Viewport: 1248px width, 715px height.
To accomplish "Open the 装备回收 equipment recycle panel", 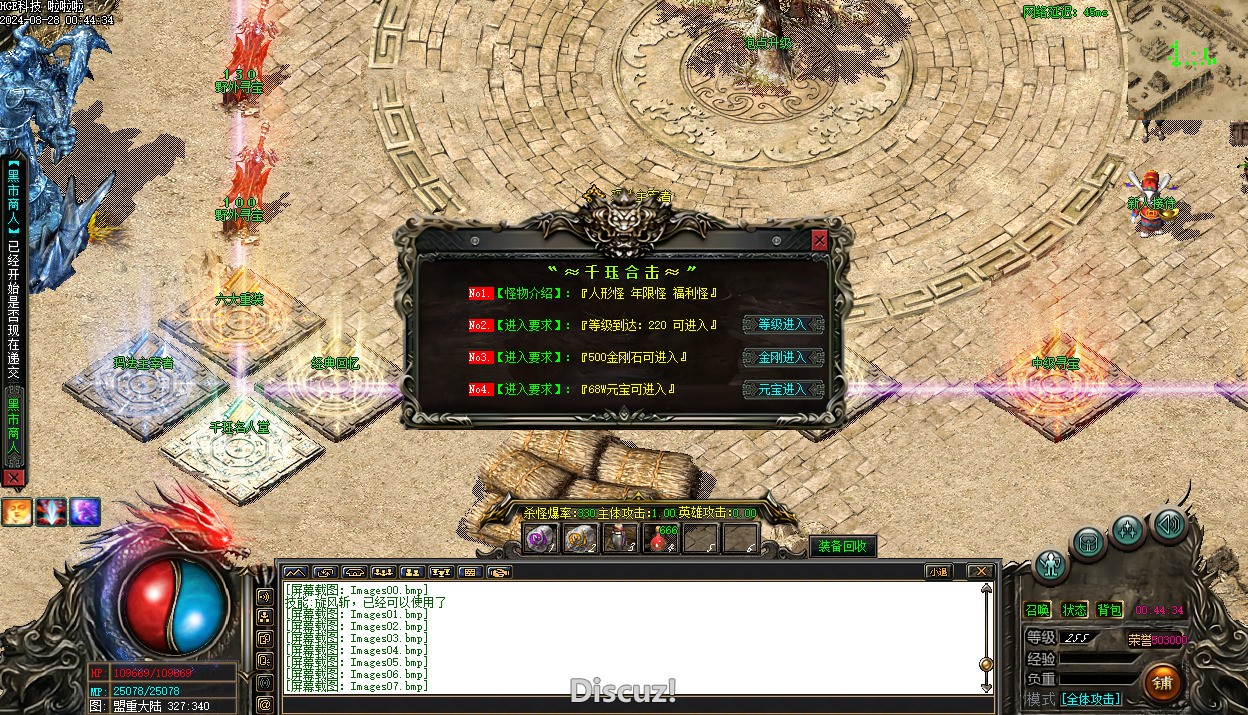I will (842, 546).
